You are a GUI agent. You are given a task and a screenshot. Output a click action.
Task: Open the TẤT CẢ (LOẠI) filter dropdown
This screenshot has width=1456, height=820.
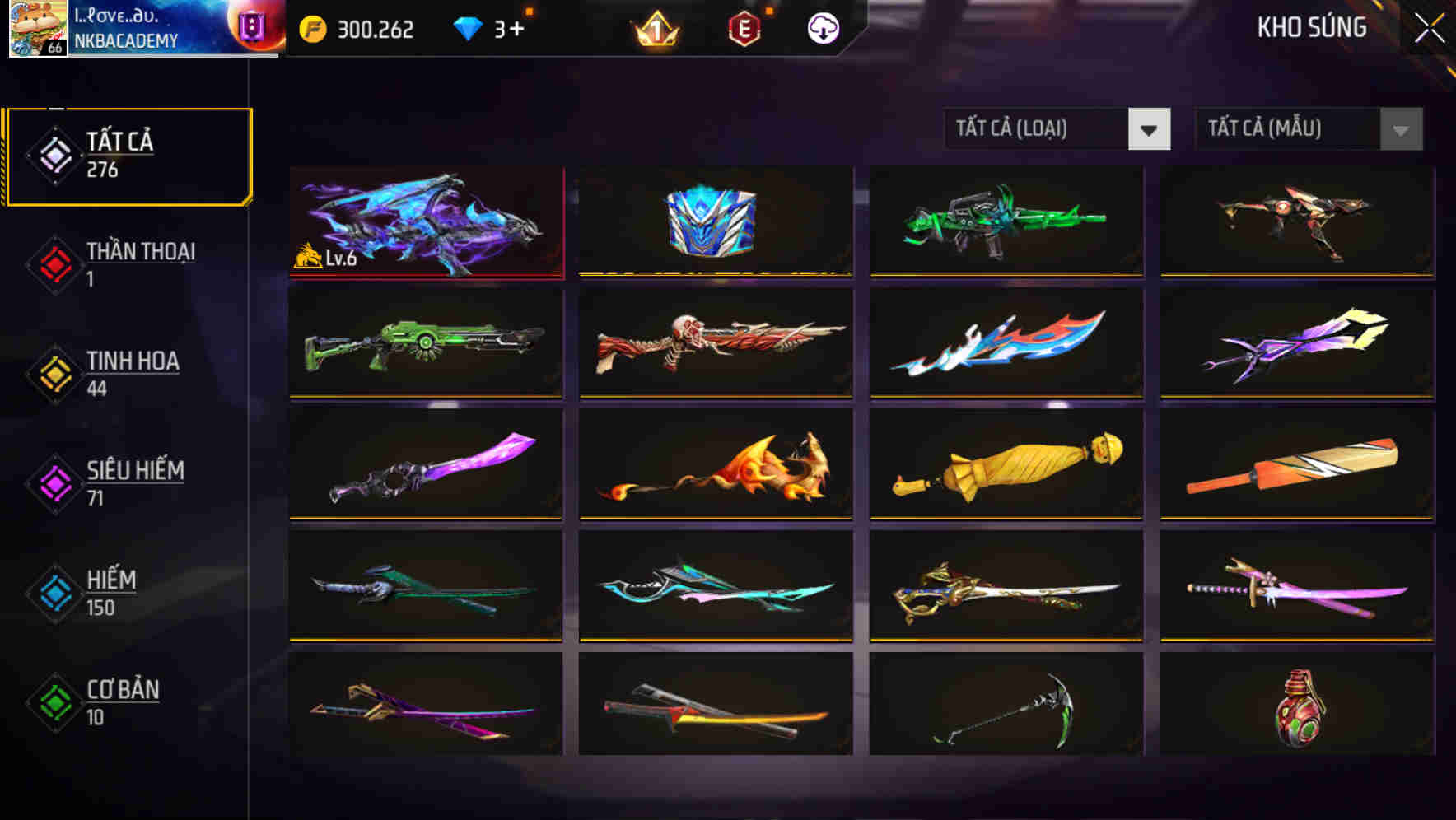click(x=1038, y=129)
